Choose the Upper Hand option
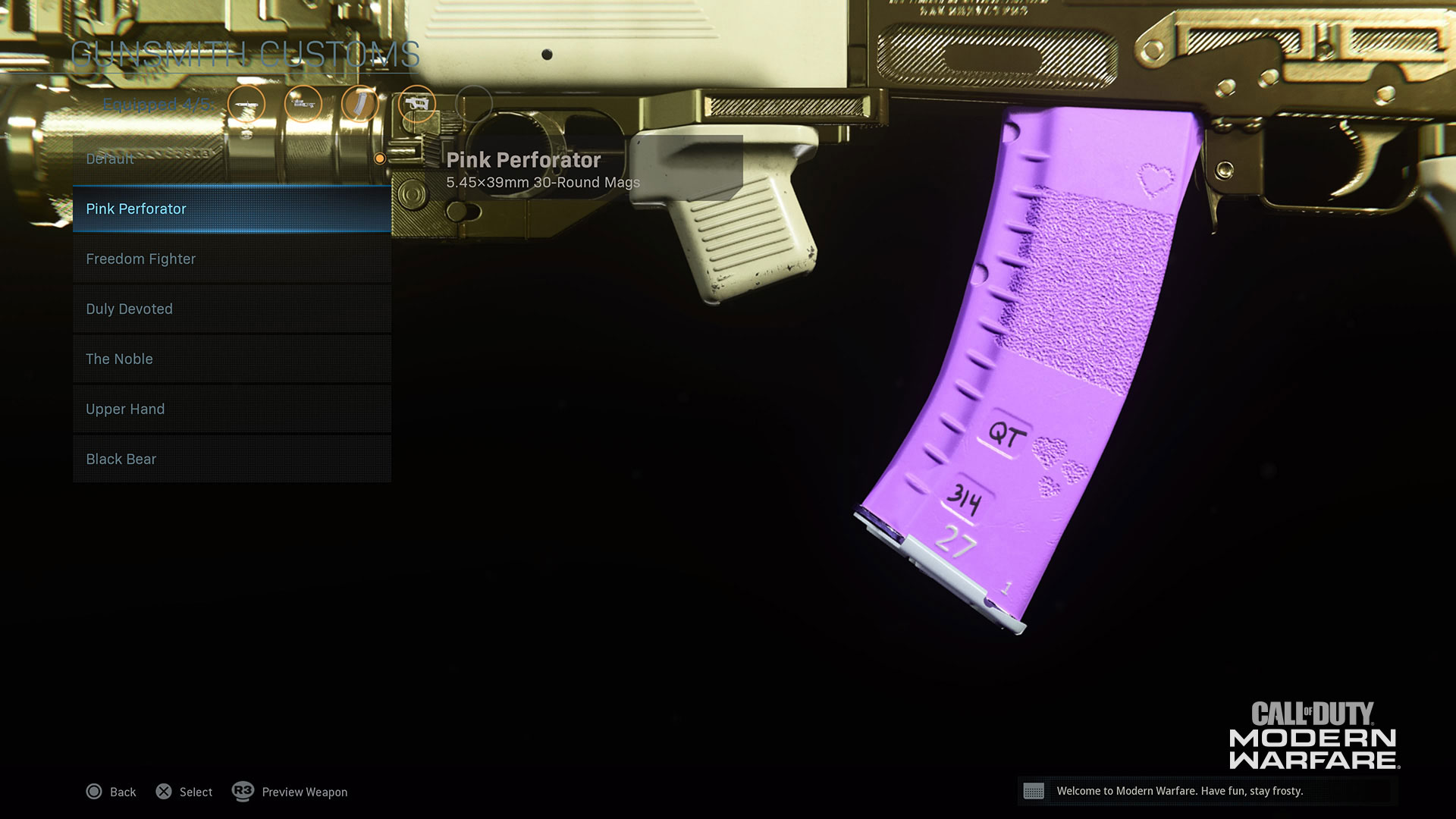This screenshot has height=819, width=1456. coord(125,409)
